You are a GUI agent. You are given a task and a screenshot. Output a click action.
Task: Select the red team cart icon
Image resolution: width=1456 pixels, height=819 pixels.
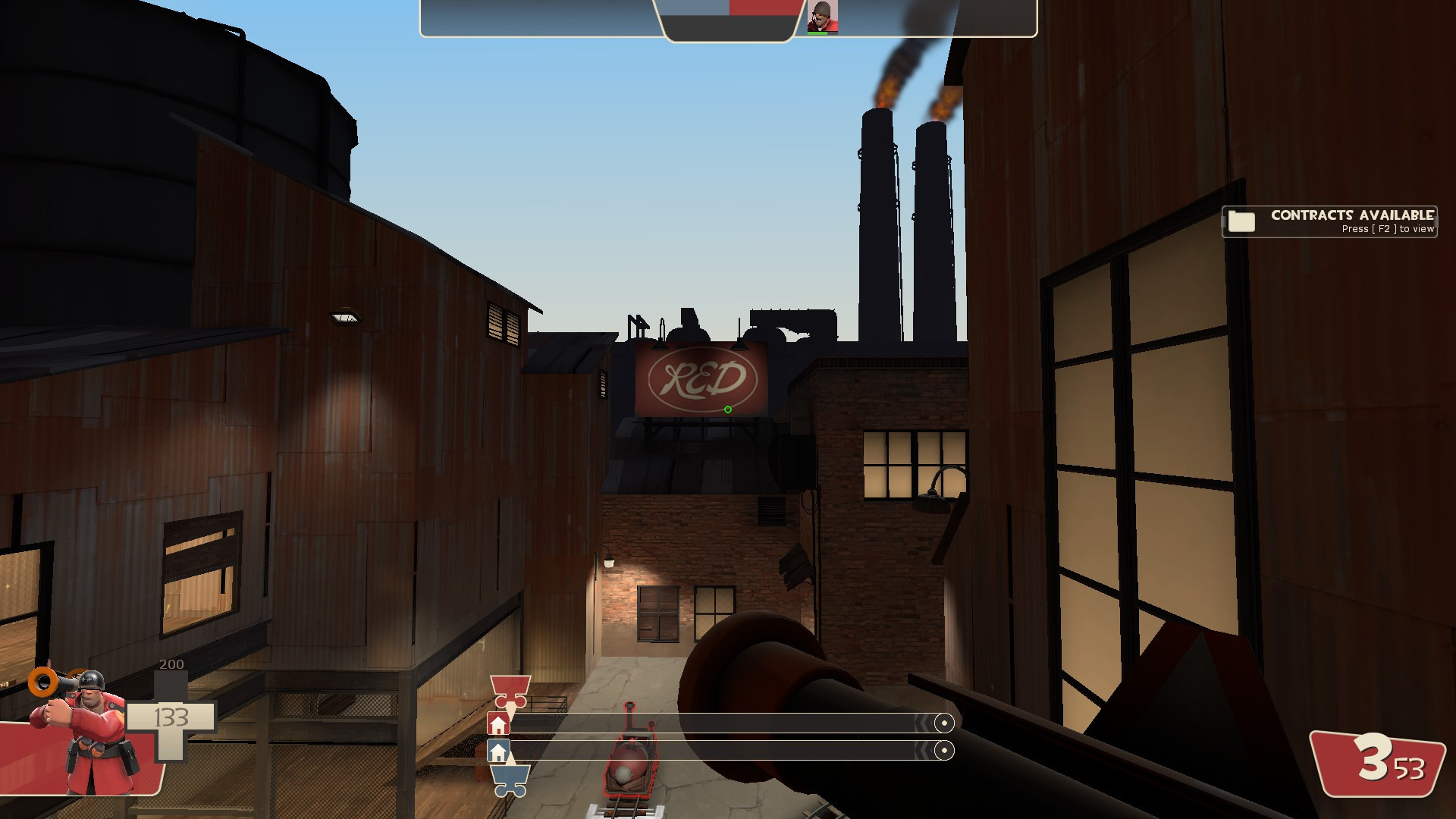(510, 689)
